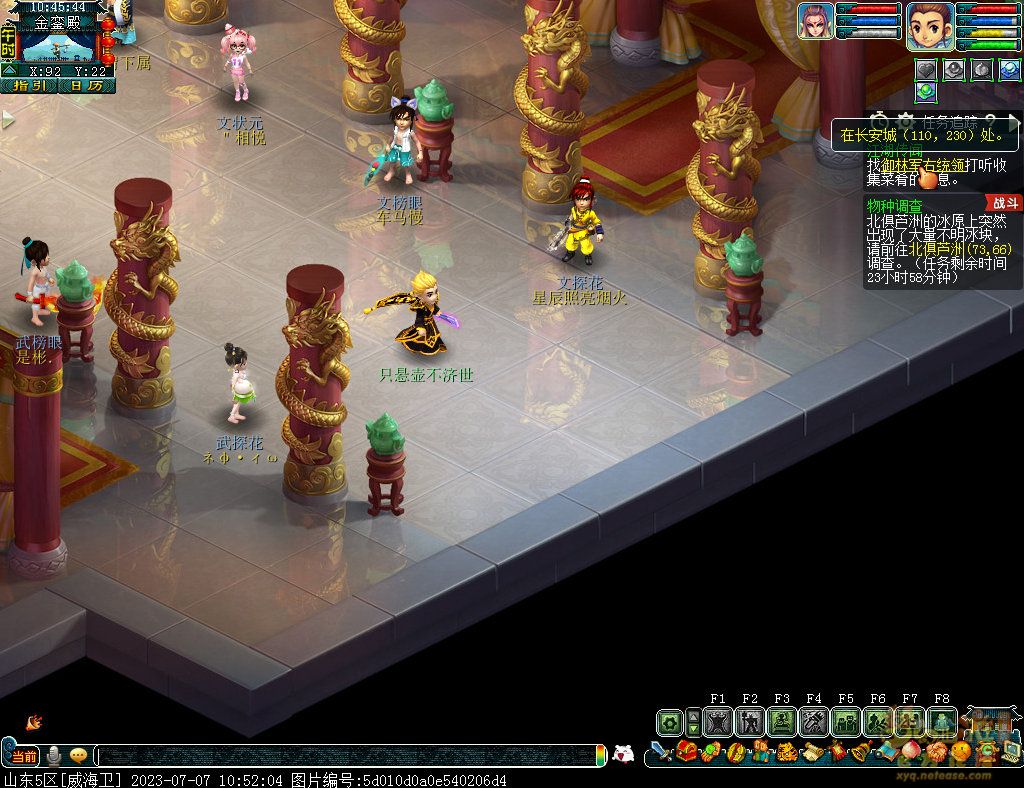Open the gear settings shortcut button
Viewport: 1024px width, 788px height.
point(669,722)
